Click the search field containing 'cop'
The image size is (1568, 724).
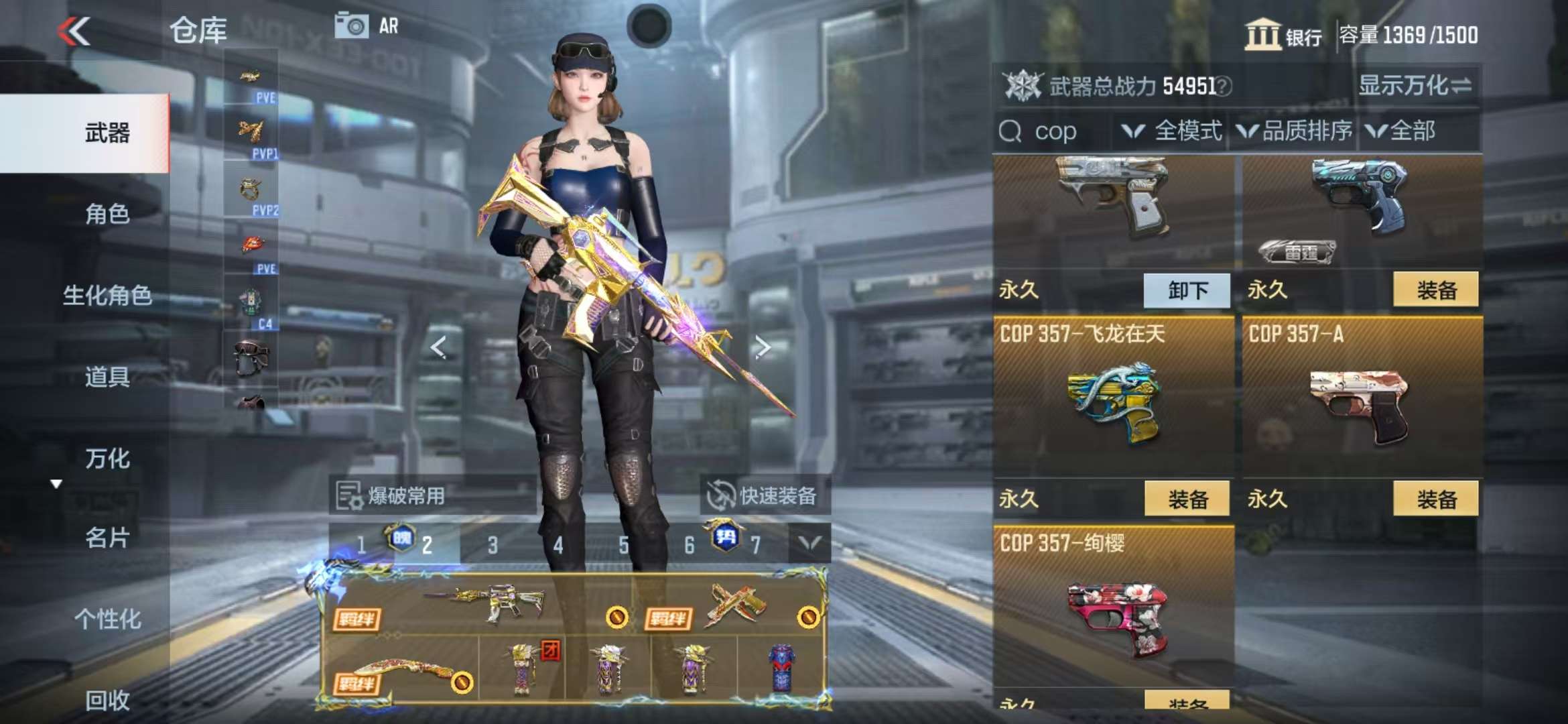coord(1055,131)
